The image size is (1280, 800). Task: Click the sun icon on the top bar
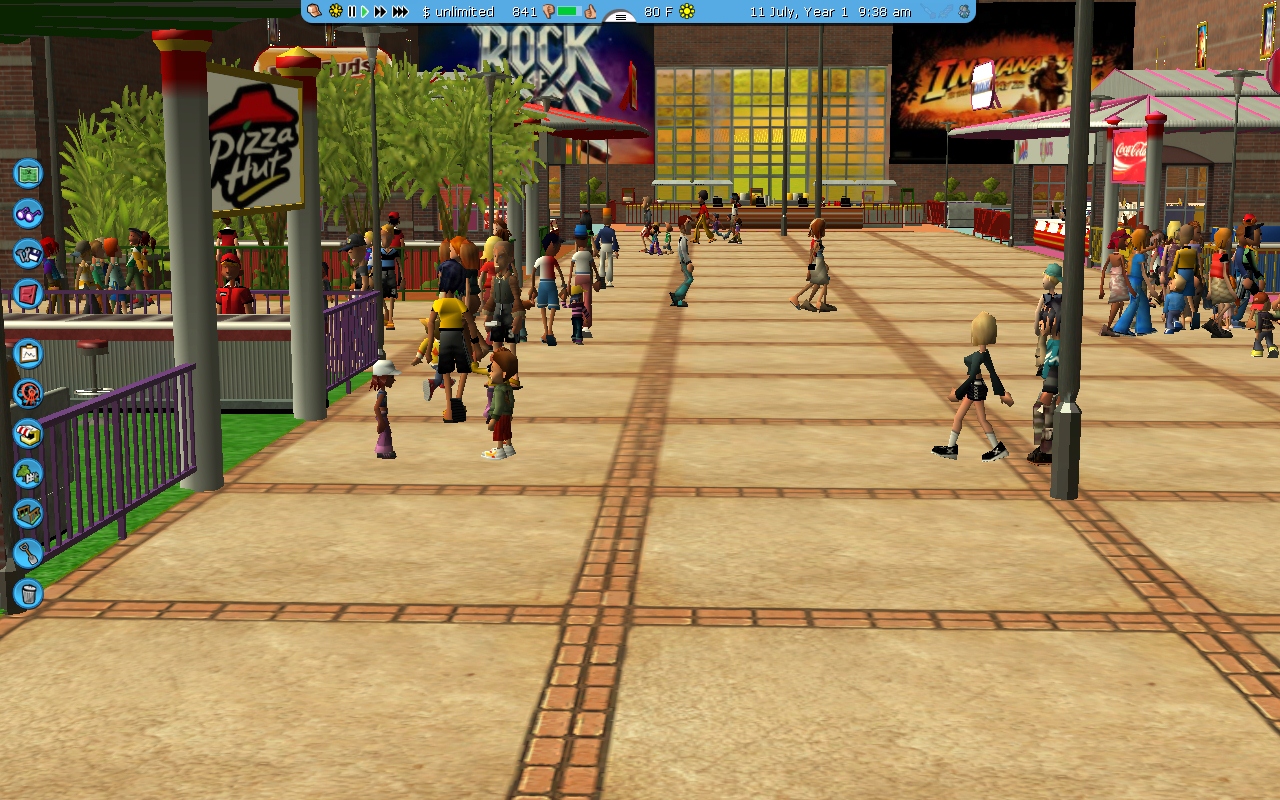[x=336, y=12]
